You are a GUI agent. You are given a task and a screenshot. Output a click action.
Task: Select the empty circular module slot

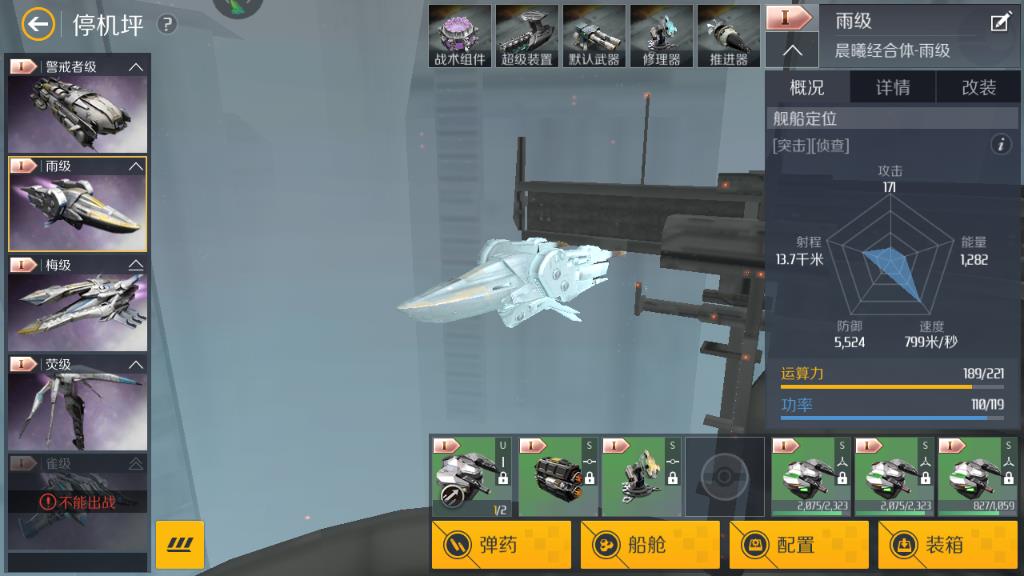pyautogui.click(x=725, y=476)
